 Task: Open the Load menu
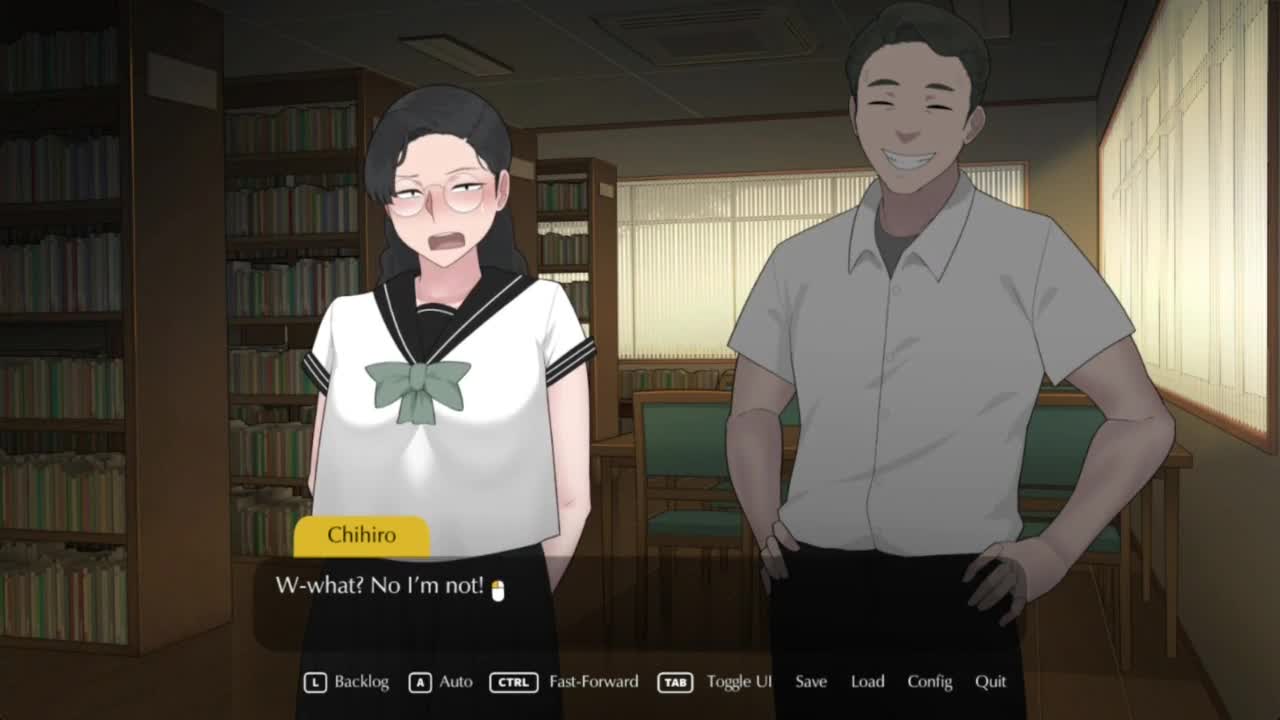pos(867,682)
